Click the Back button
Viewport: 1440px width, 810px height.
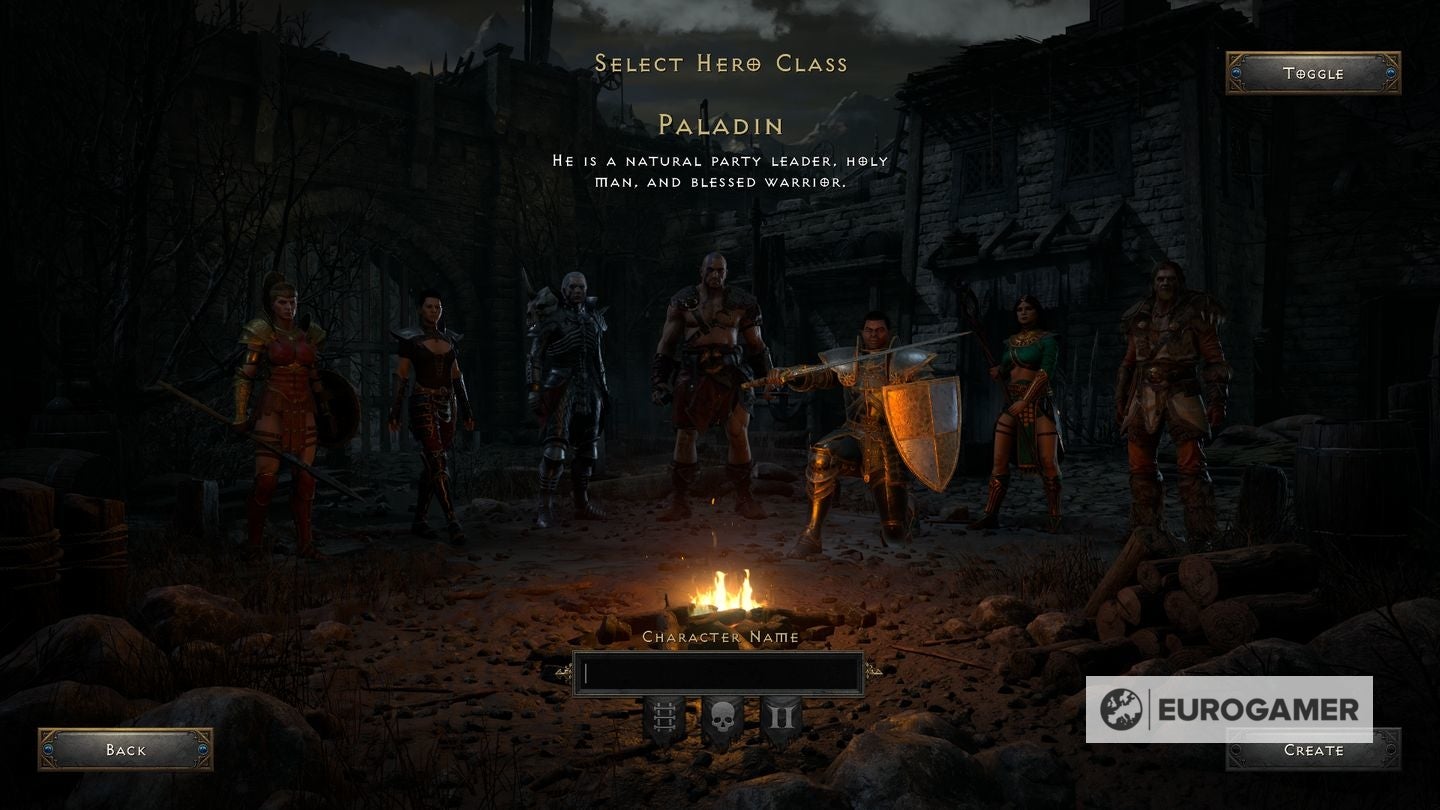125,749
